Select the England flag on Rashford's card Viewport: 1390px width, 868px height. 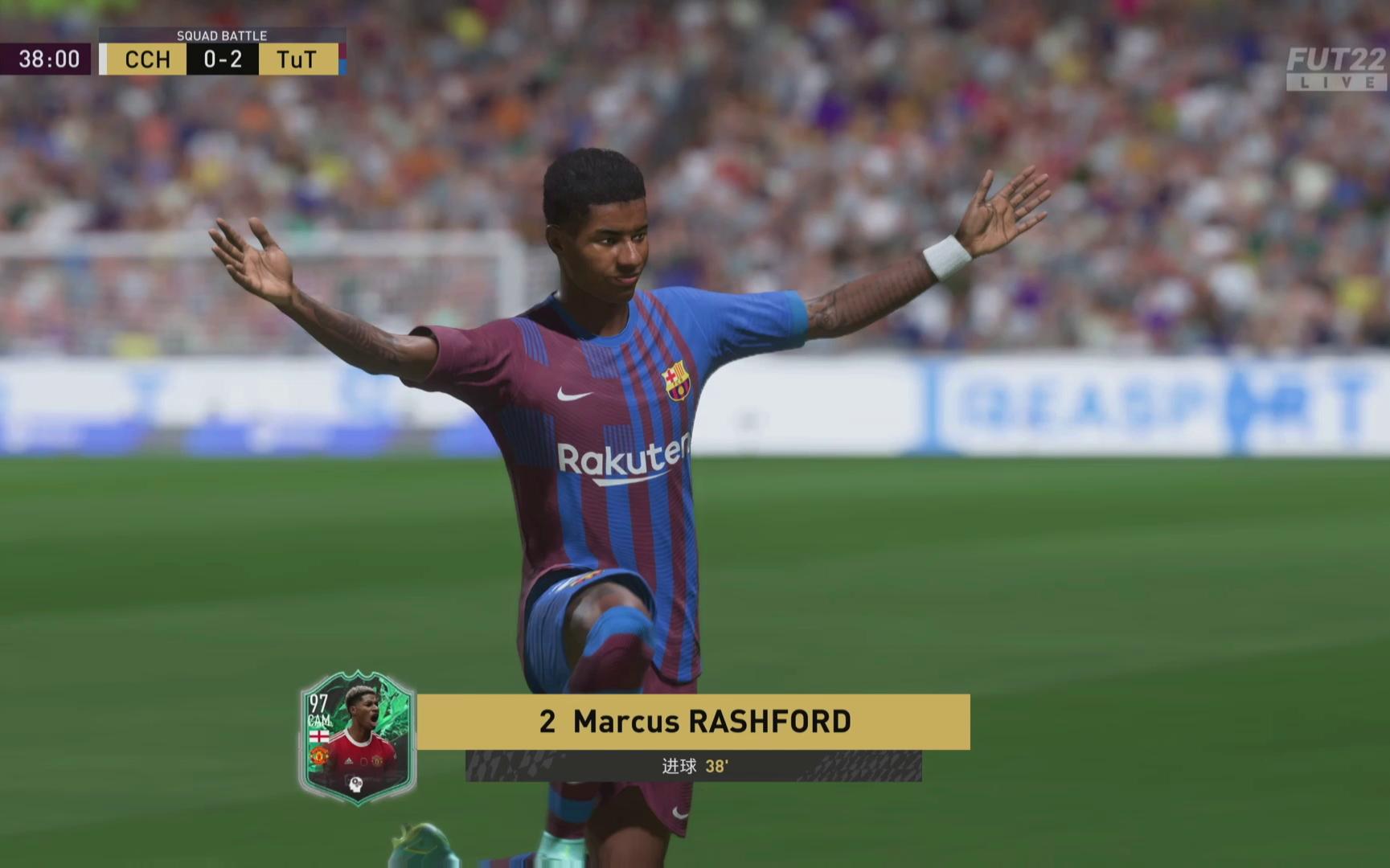[319, 736]
